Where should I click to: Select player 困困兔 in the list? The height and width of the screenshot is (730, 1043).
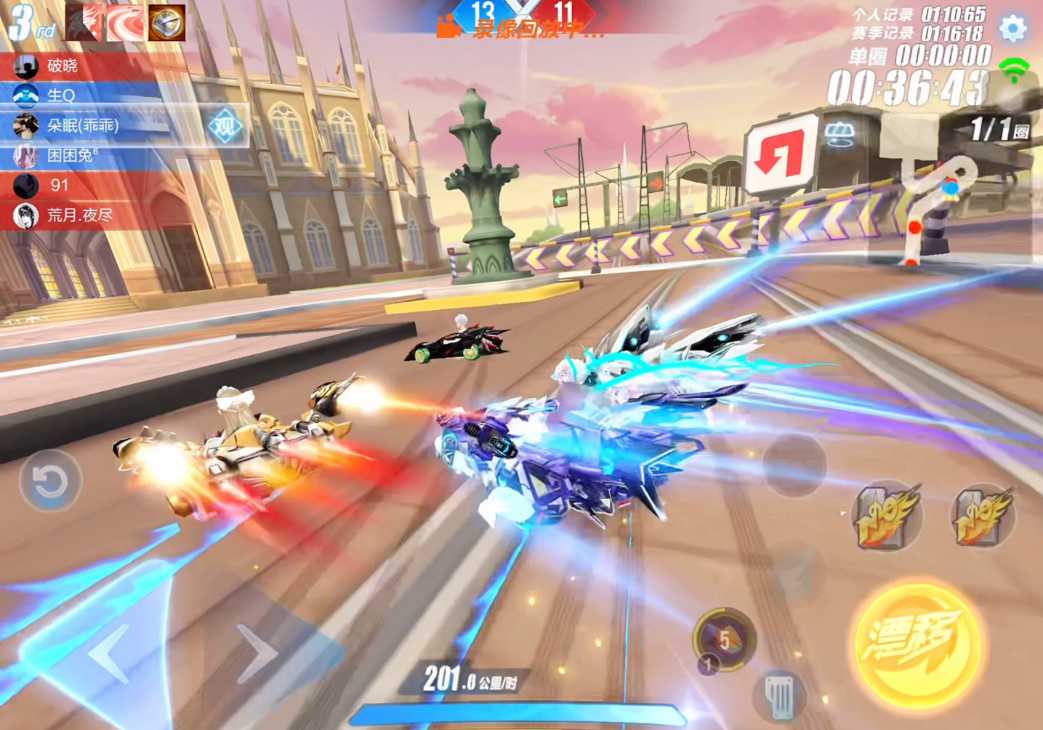80,155
